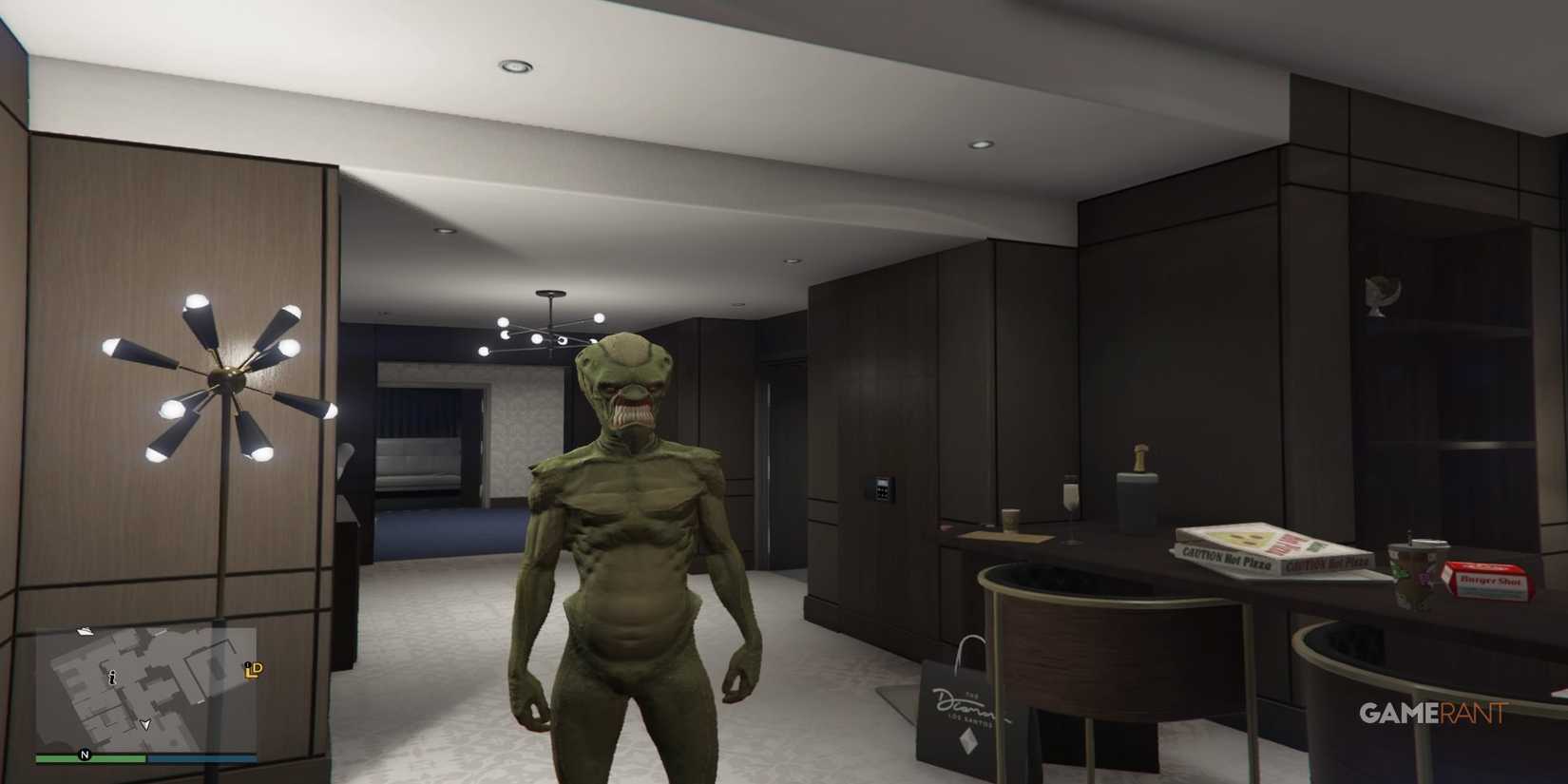Select the N compass marker on the minimap
Screen dimensions: 1568x784
(x=84, y=755)
